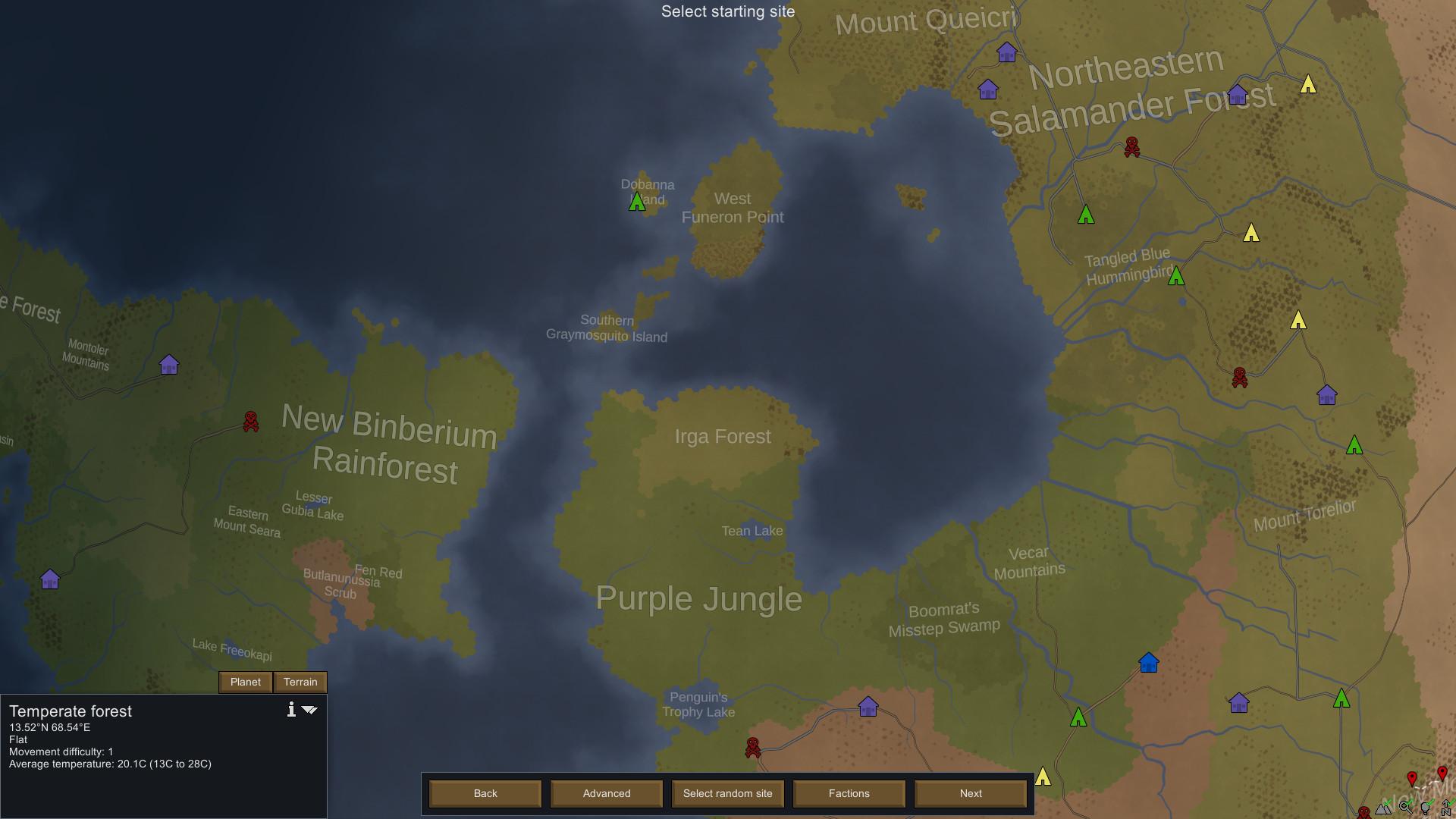This screenshot has width=1456, height=819.
Task: Open the biome info icon on the Temperate forest panel
Action: point(291,711)
